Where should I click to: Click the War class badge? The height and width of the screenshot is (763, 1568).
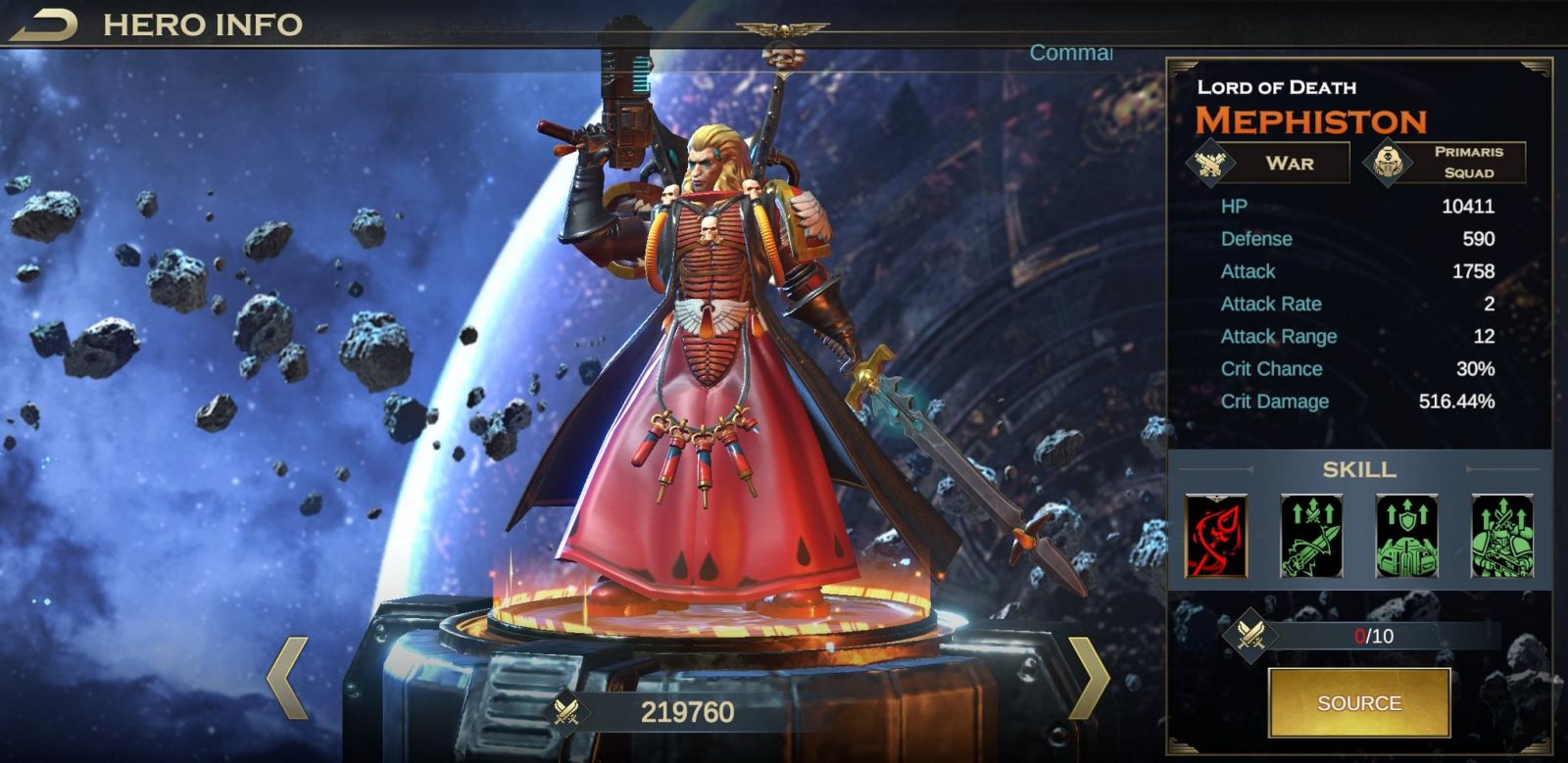click(x=1268, y=163)
